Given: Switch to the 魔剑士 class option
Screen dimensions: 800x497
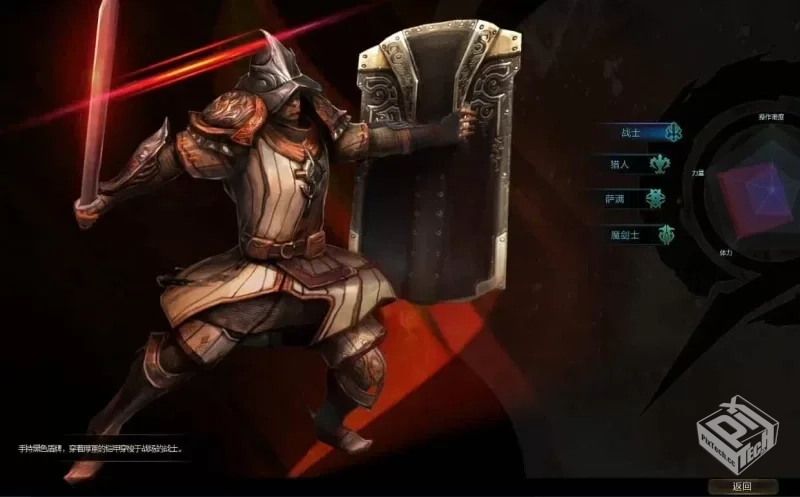Looking at the screenshot, I should [638, 234].
